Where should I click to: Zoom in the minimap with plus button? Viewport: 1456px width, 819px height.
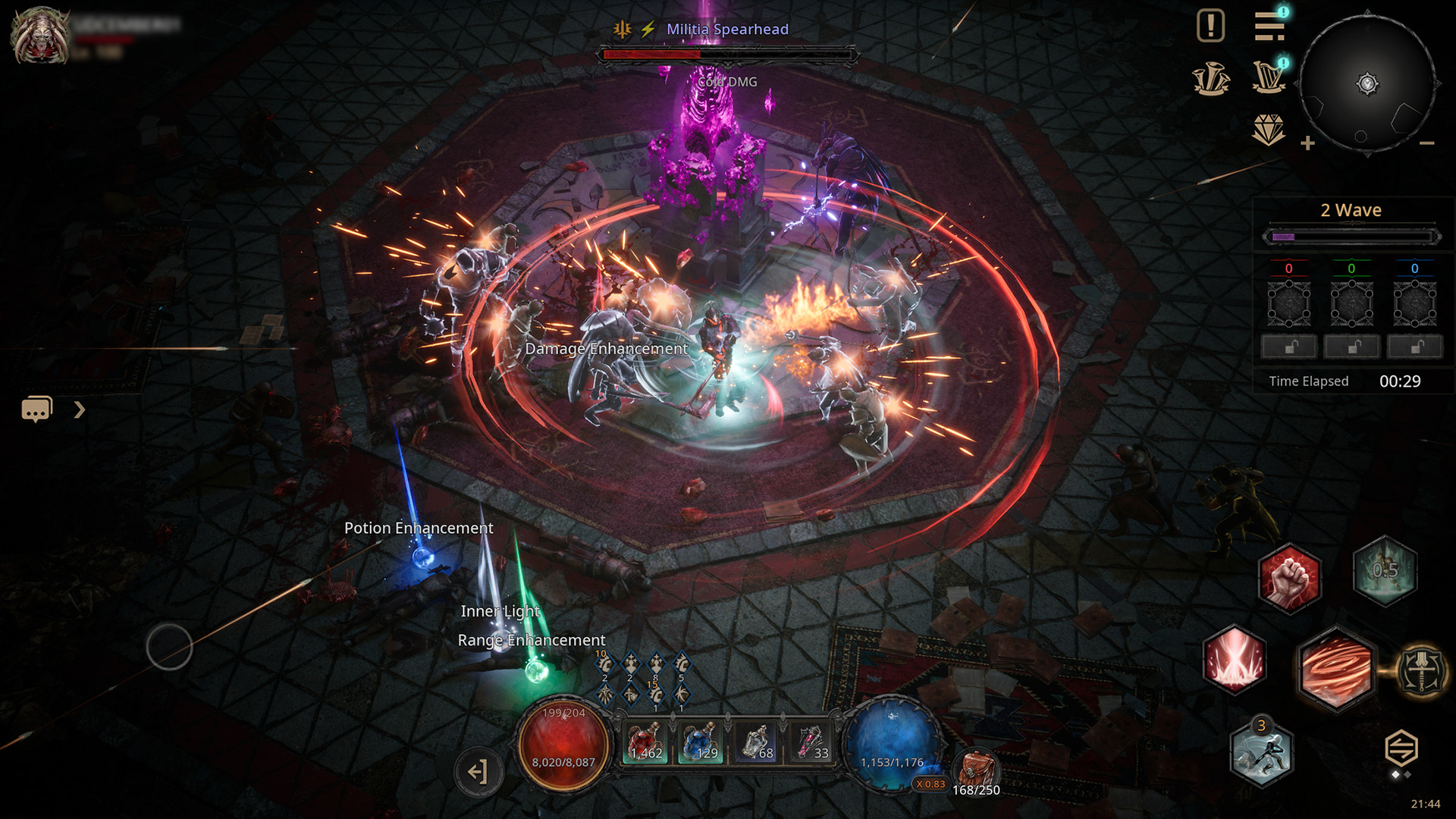click(x=1307, y=143)
